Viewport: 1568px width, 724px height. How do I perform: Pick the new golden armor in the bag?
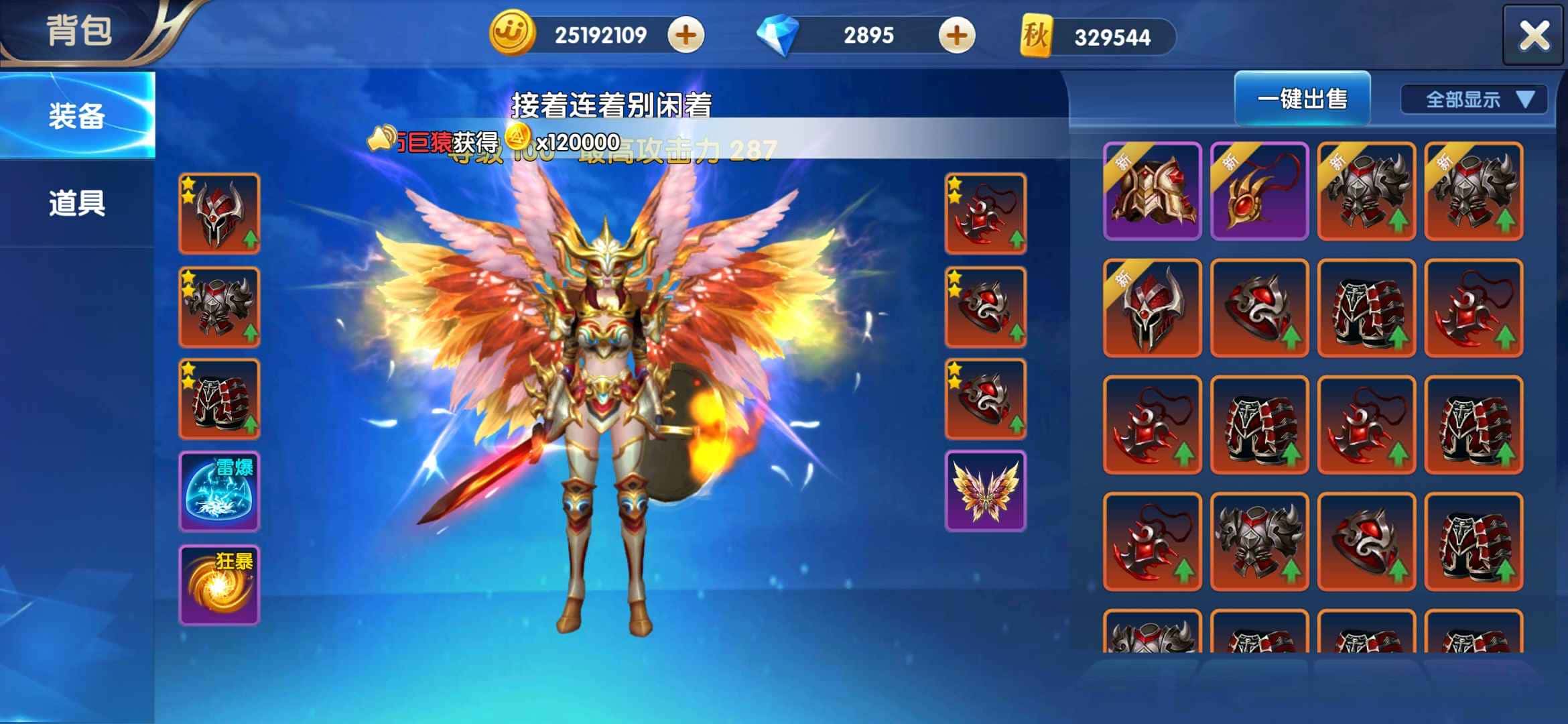[1152, 191]
